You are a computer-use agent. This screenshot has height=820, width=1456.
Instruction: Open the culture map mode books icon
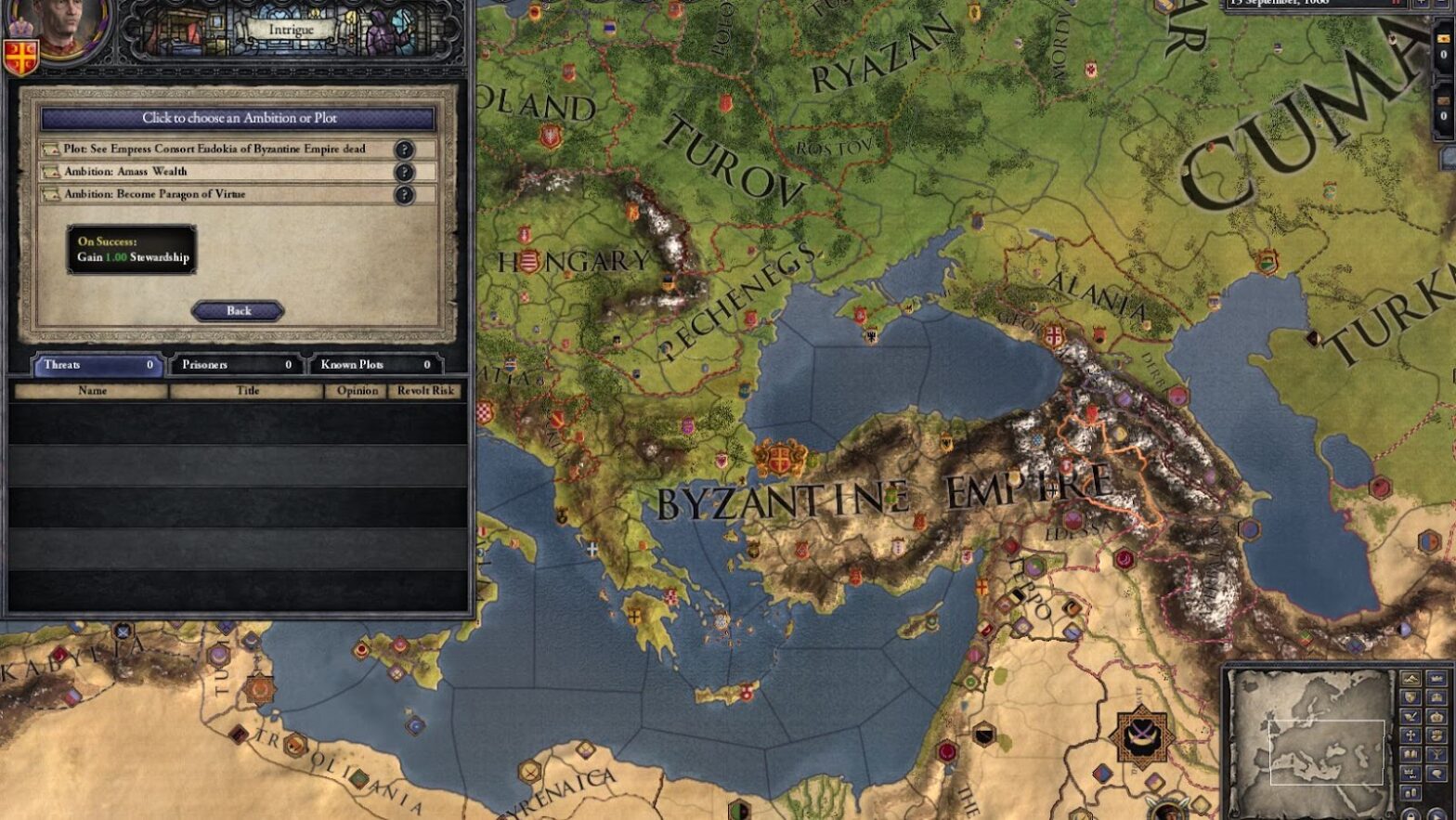point(1410,754)
